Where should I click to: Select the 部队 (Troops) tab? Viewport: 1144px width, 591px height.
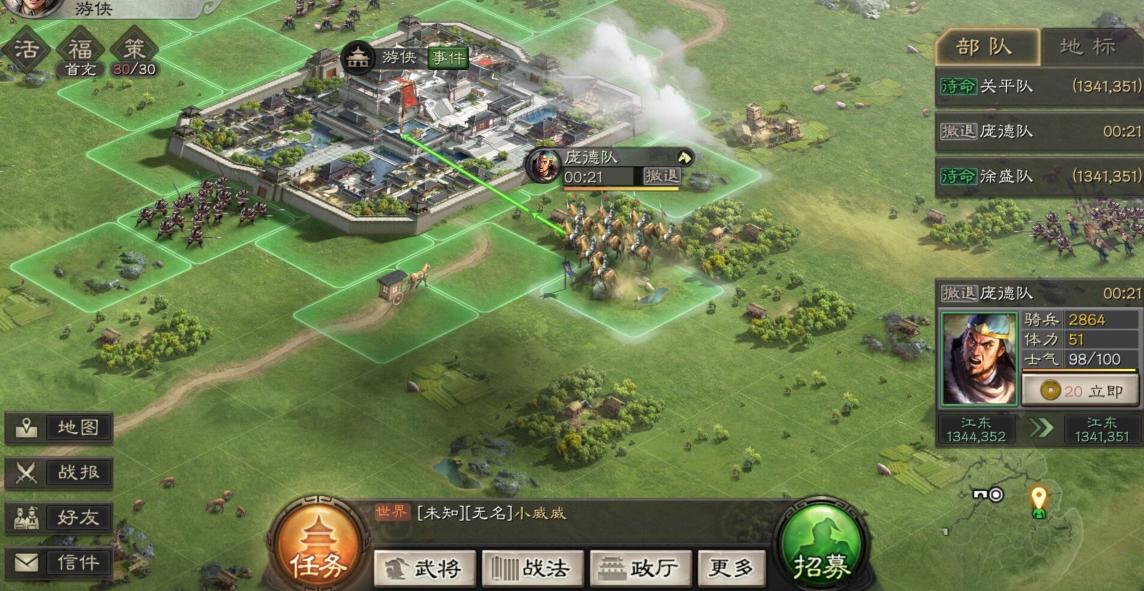984,47
